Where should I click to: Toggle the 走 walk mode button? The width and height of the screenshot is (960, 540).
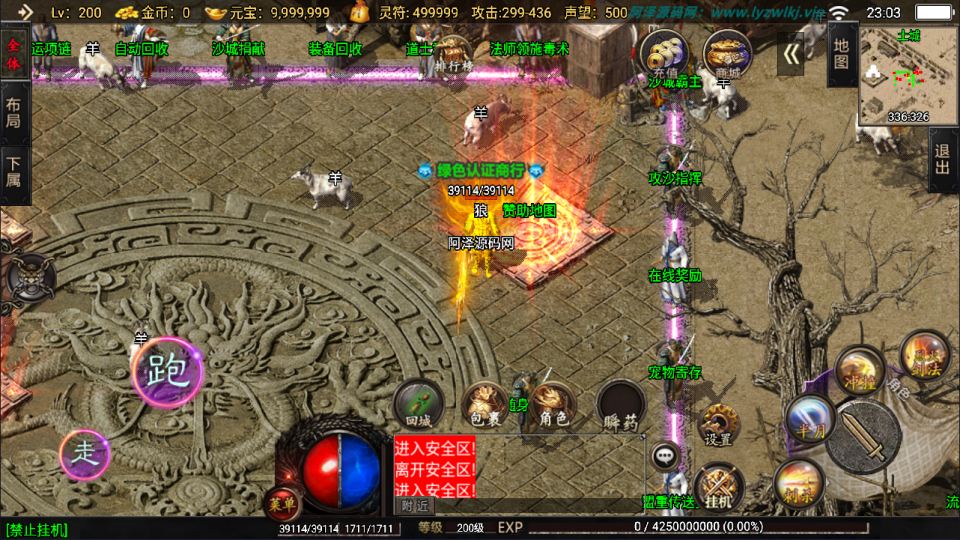(89, 455)
